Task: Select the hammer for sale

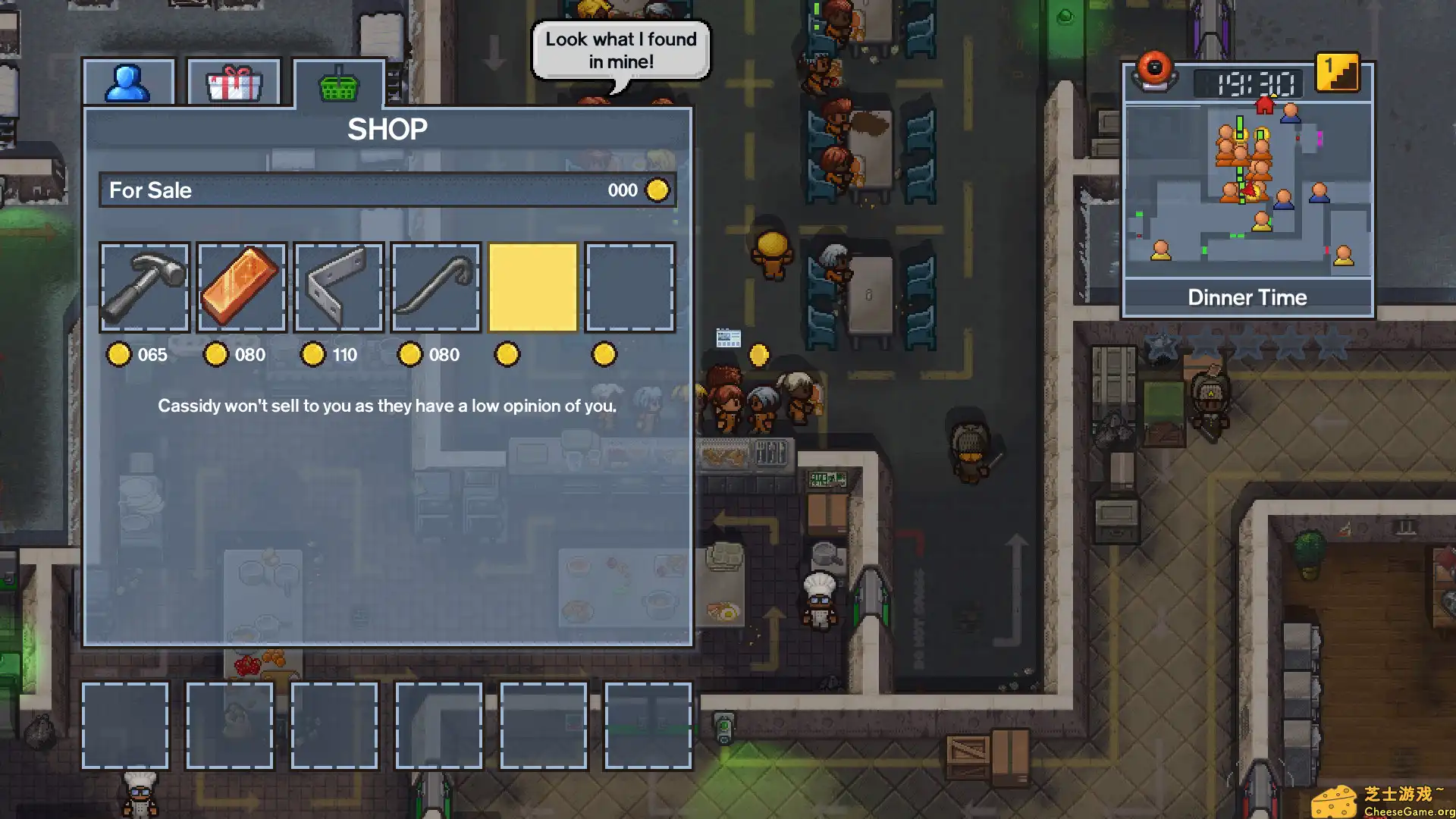Action: coord(144,287)
